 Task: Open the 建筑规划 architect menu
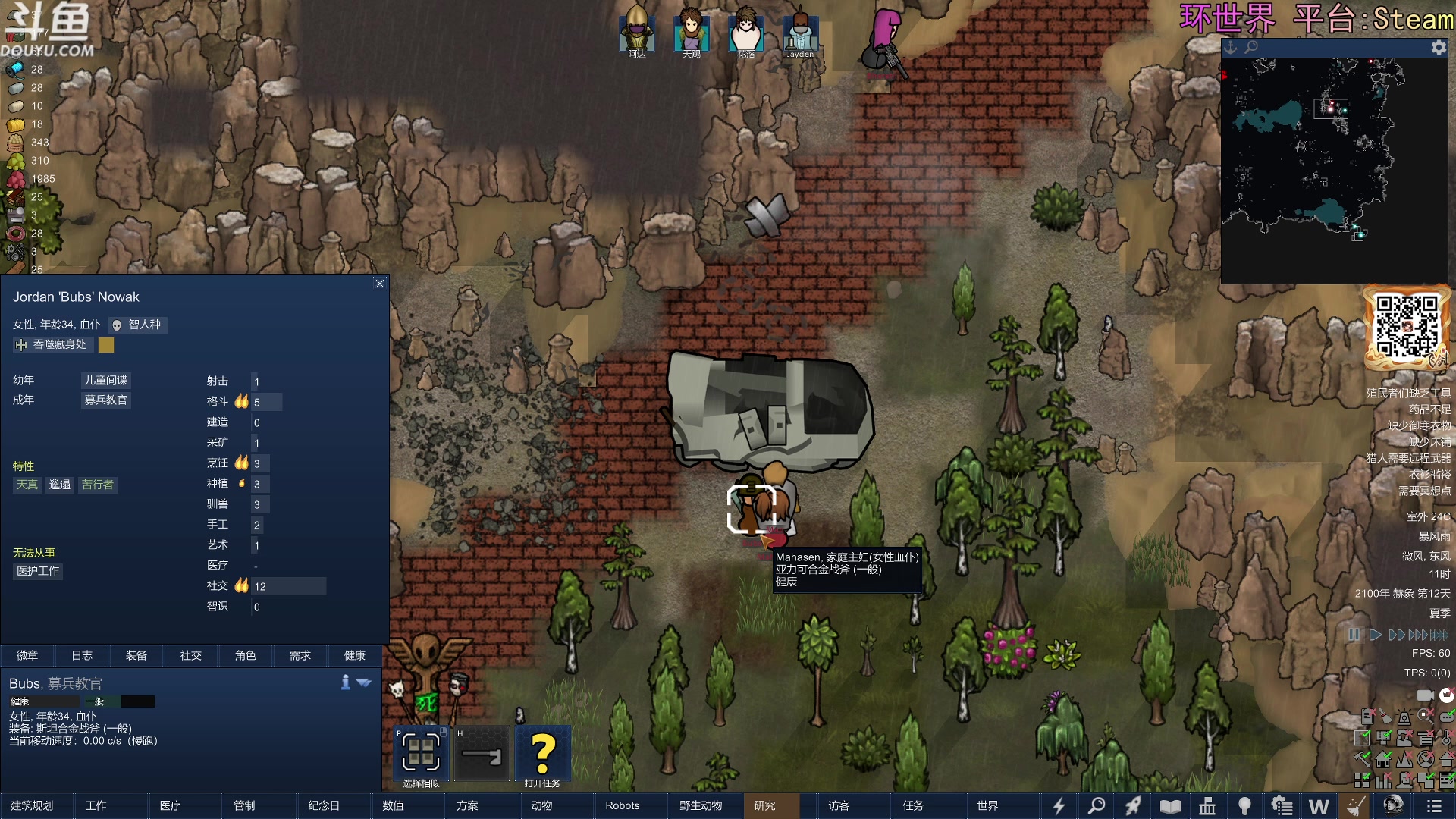coord(33,805)
